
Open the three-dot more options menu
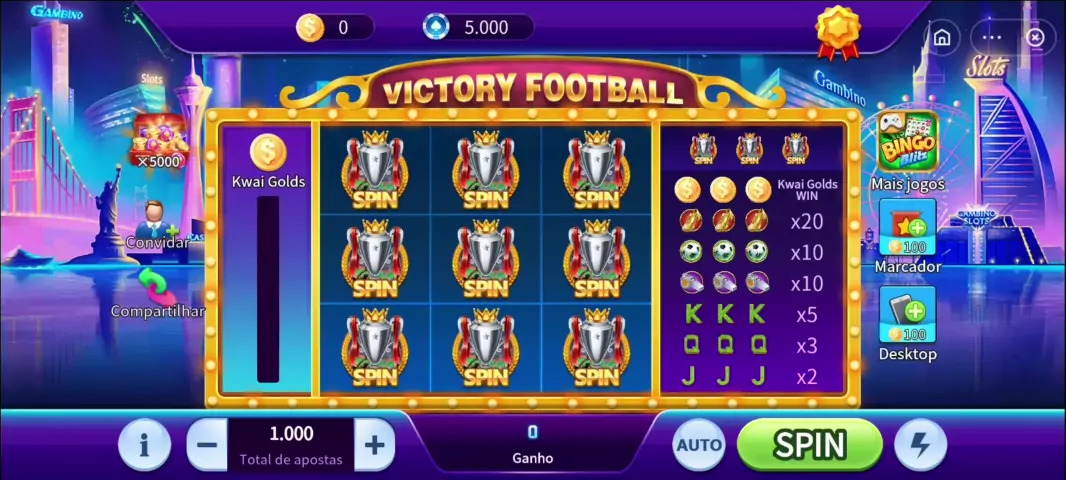click(x=991, y=37)
